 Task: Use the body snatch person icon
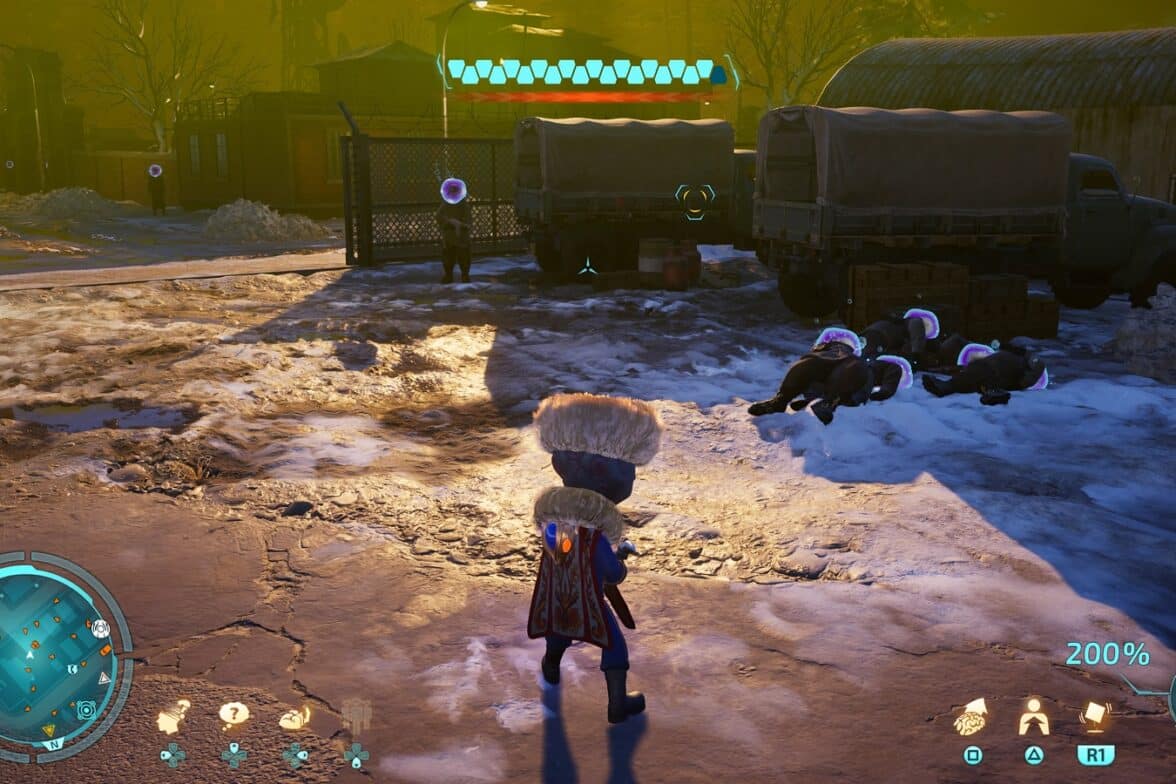pyautogui.click(x=1033, y=716)
